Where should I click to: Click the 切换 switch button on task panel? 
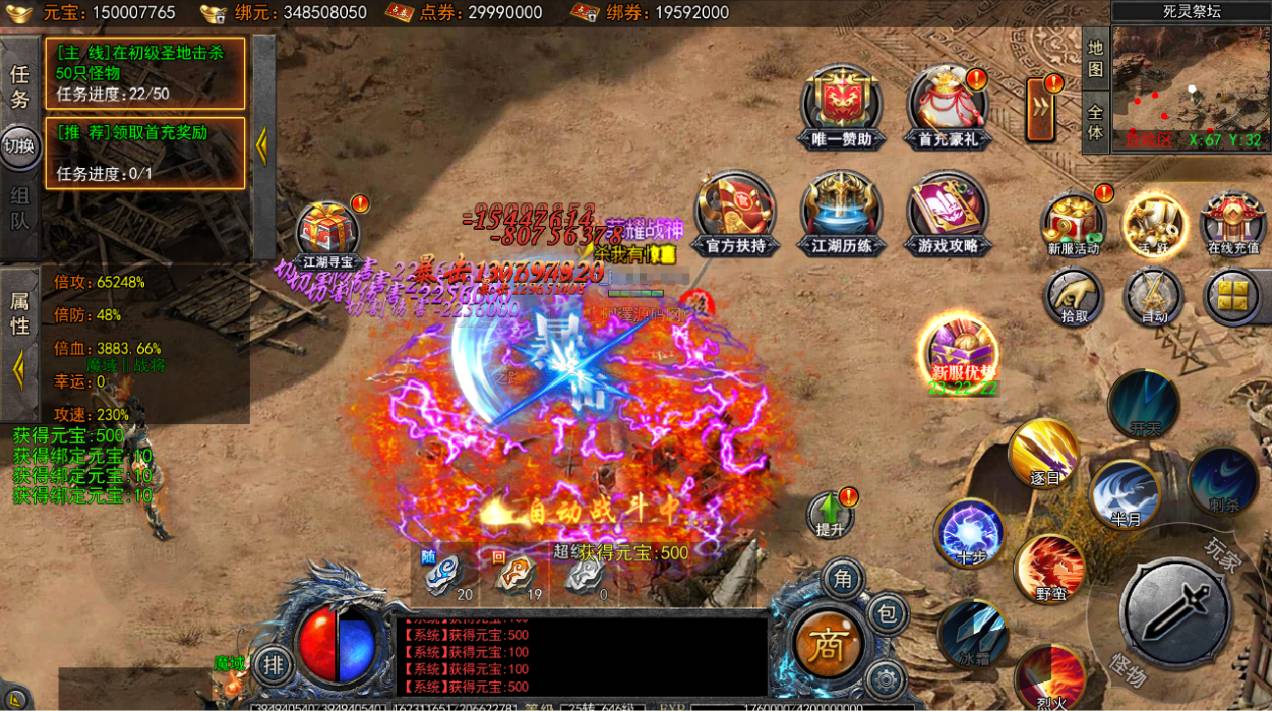coord(19,146)
